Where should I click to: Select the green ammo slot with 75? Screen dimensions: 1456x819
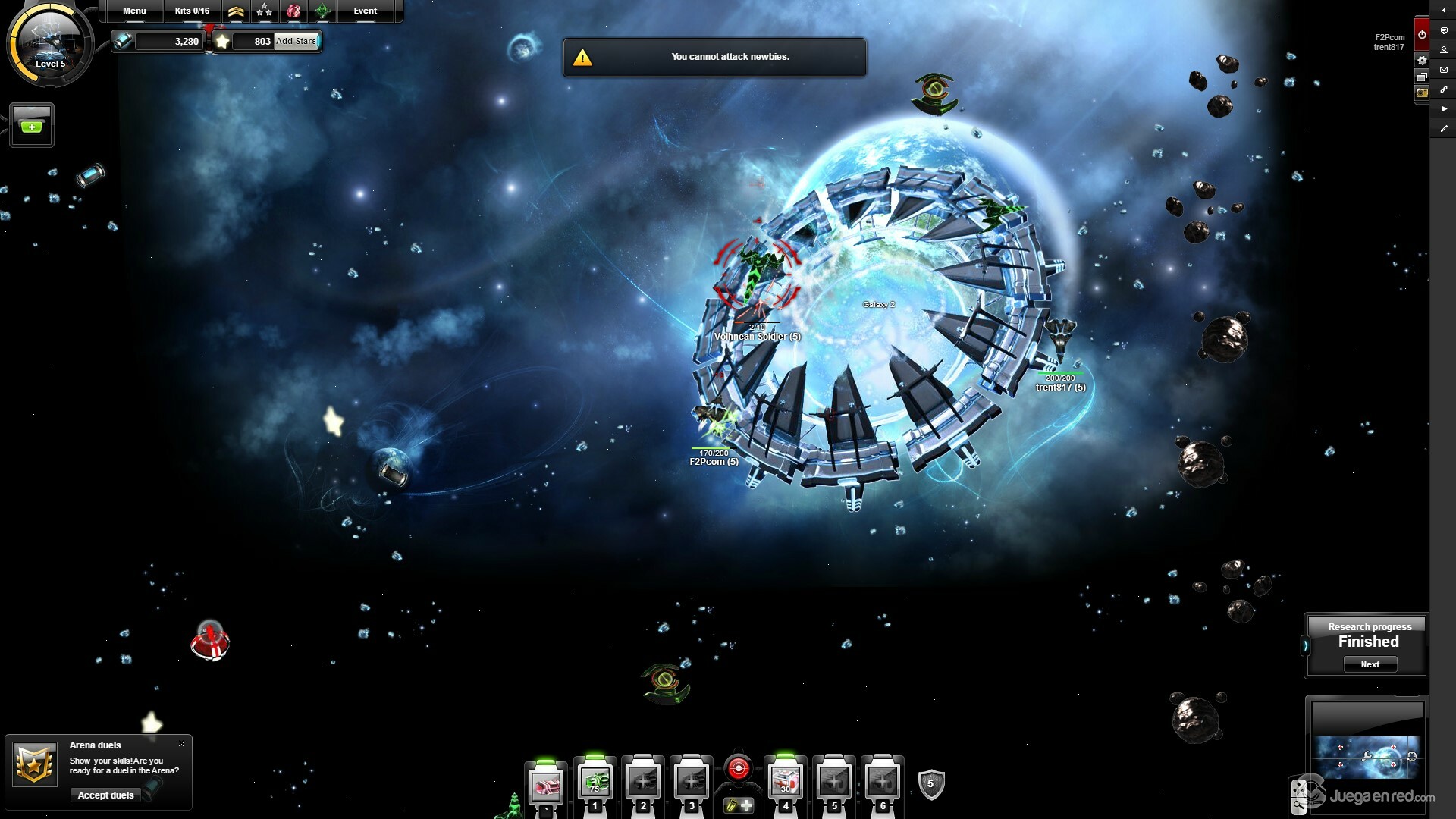coord(595,782)
